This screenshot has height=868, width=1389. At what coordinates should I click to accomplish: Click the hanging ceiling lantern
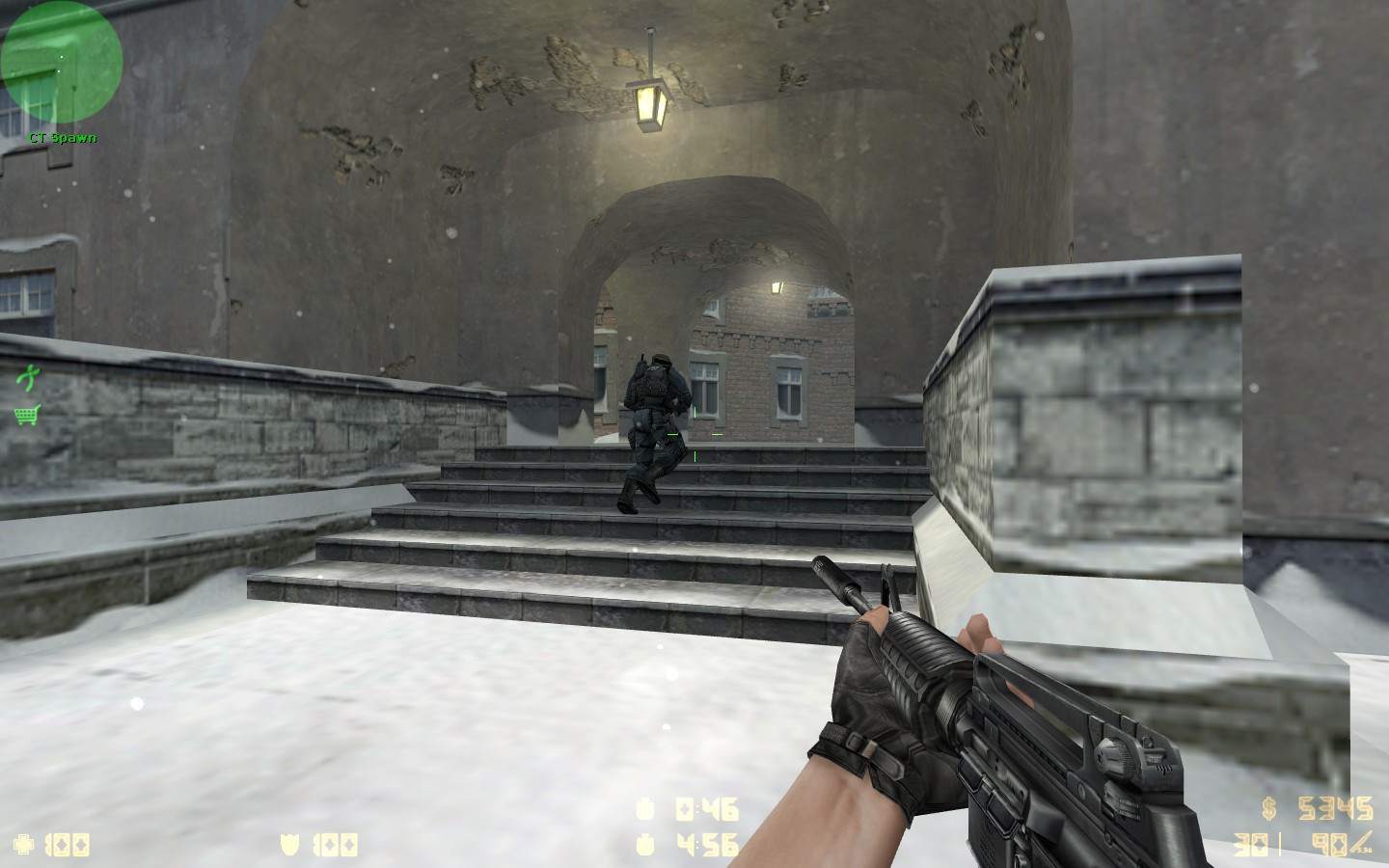coord(649,92)
